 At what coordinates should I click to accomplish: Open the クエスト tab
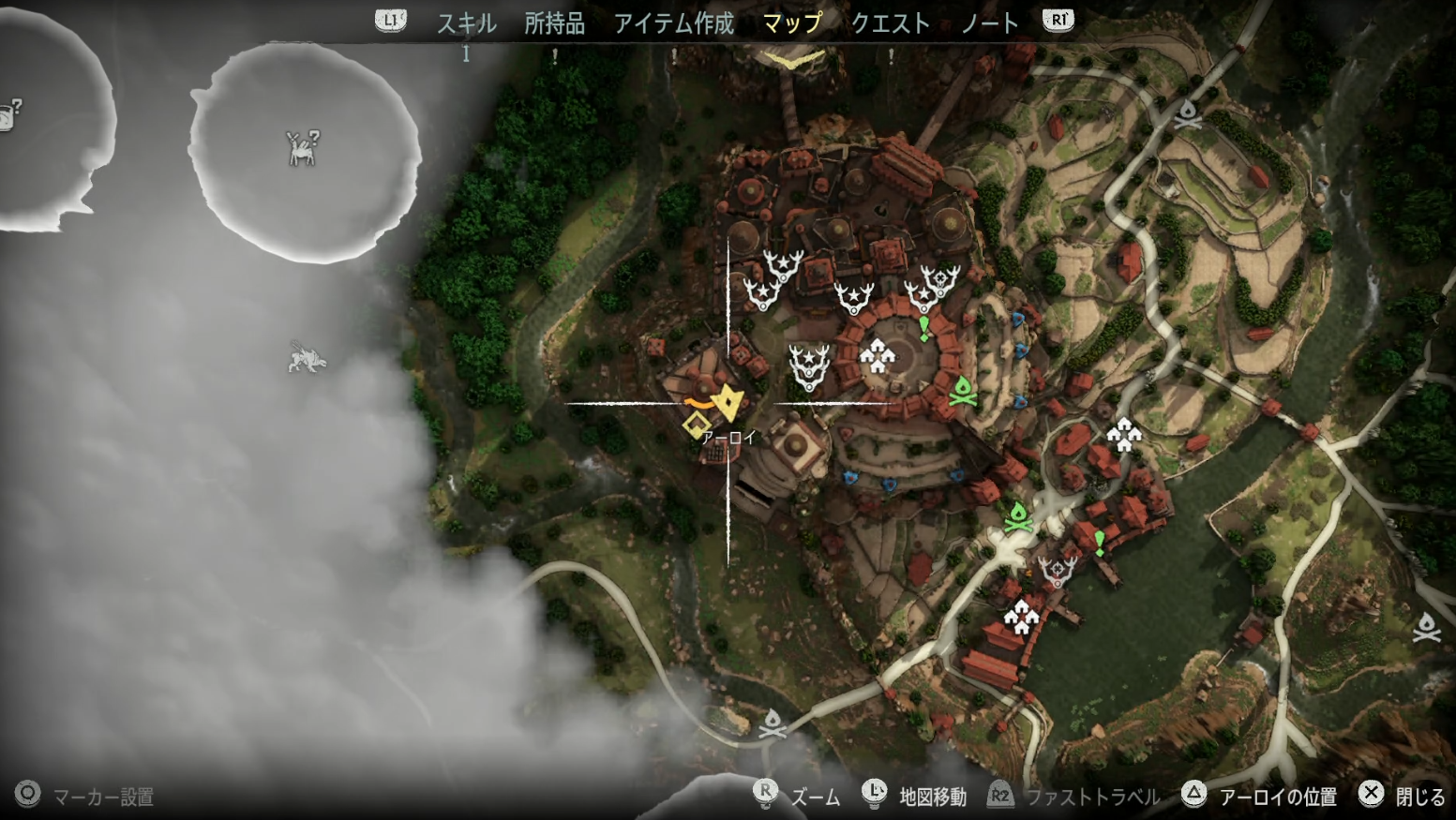tap(890, 22)
